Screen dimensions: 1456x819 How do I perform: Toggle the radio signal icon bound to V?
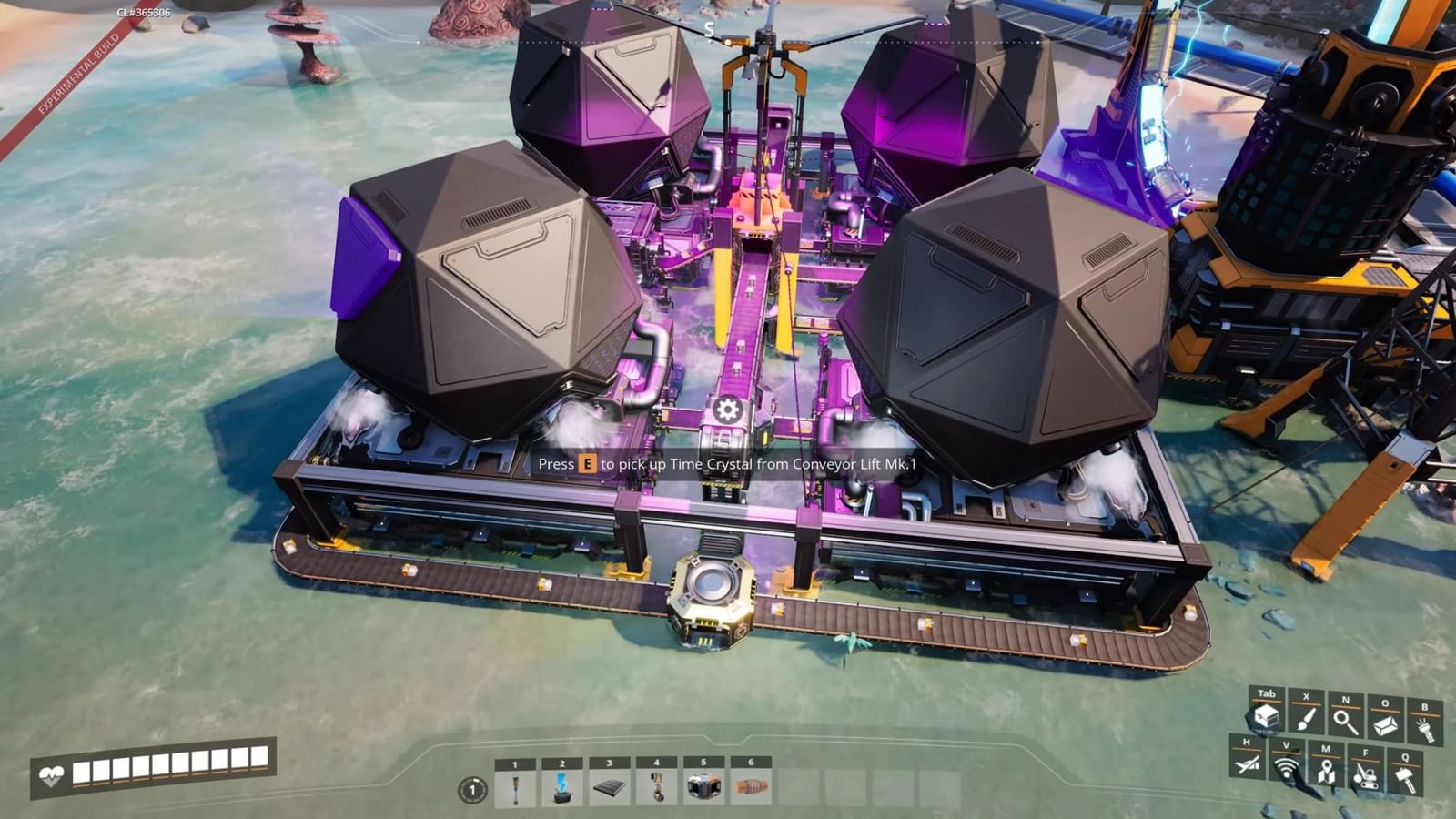(1286, 768)
